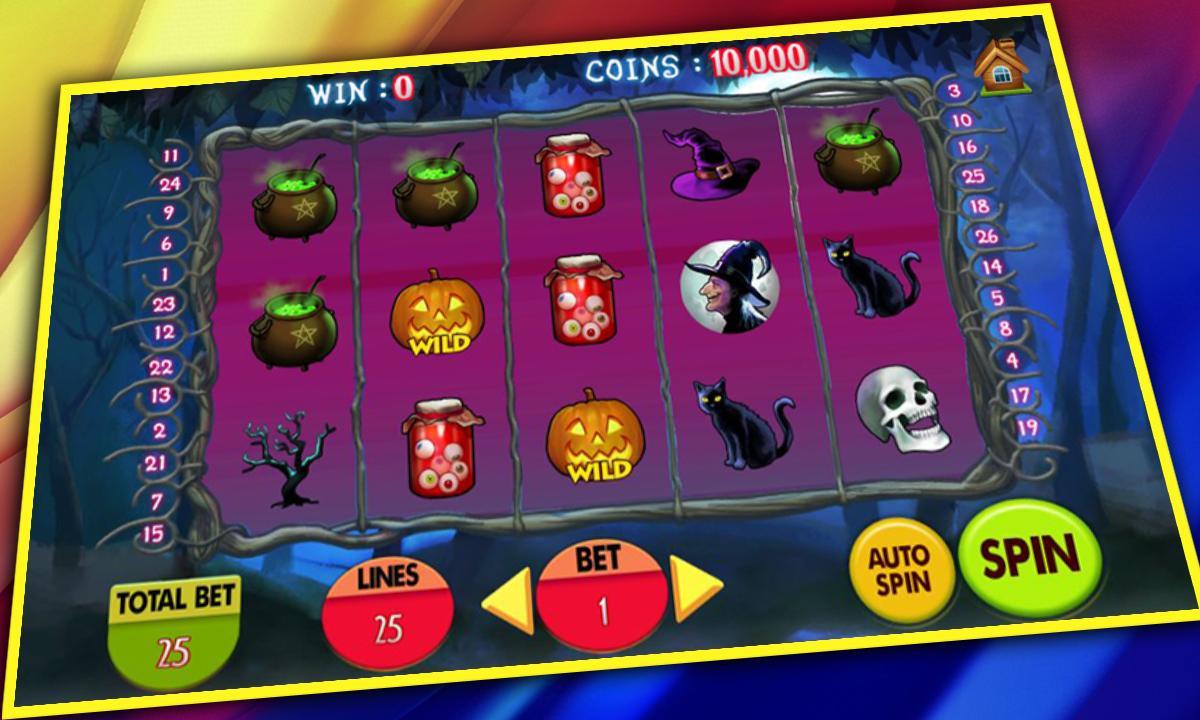Image resolution: width=1200 pixels, height=720 pixels.
Task: Increase bet with the right yellow arrow
Action: click(696, 587)
